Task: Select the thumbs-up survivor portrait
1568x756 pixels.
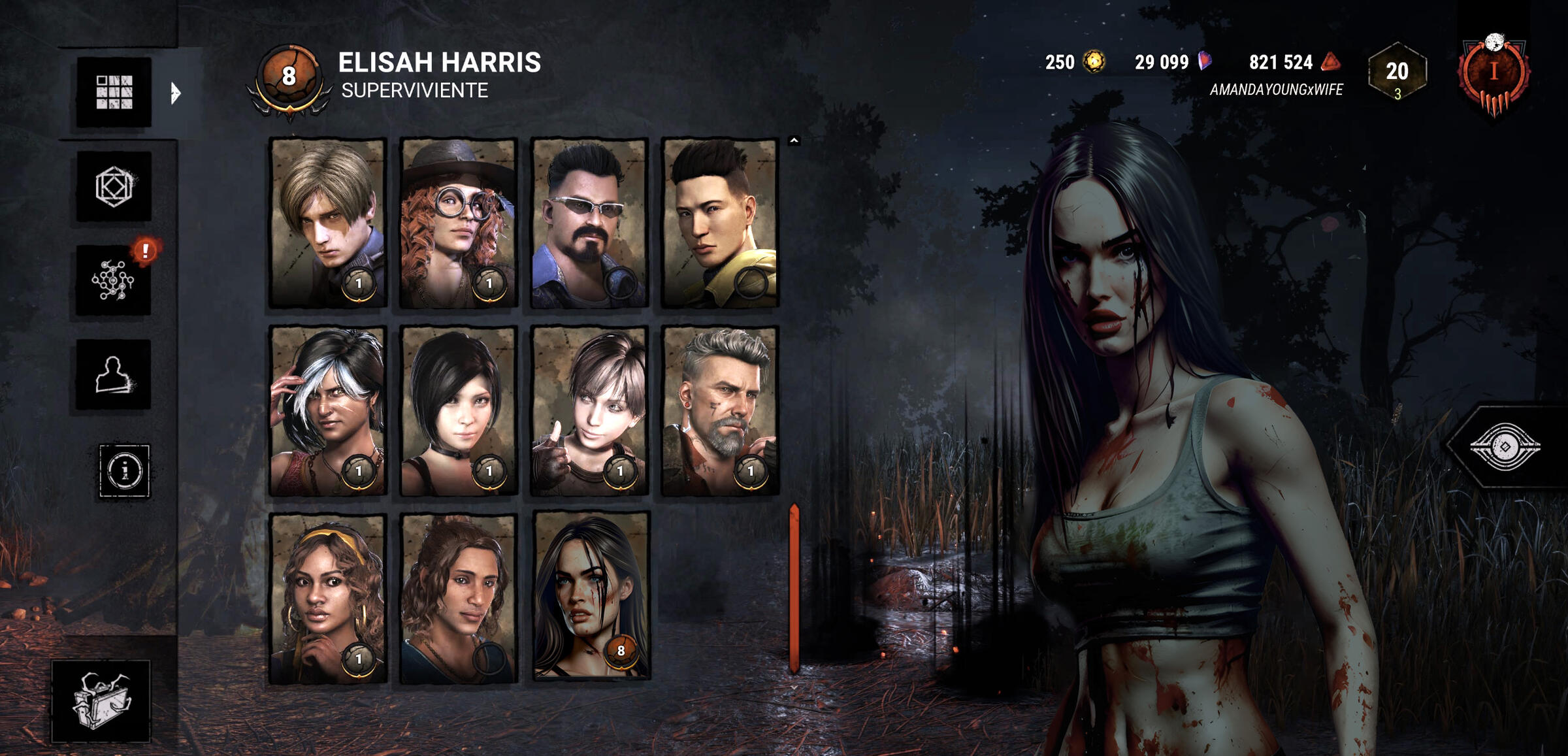Action: point(589,410)
